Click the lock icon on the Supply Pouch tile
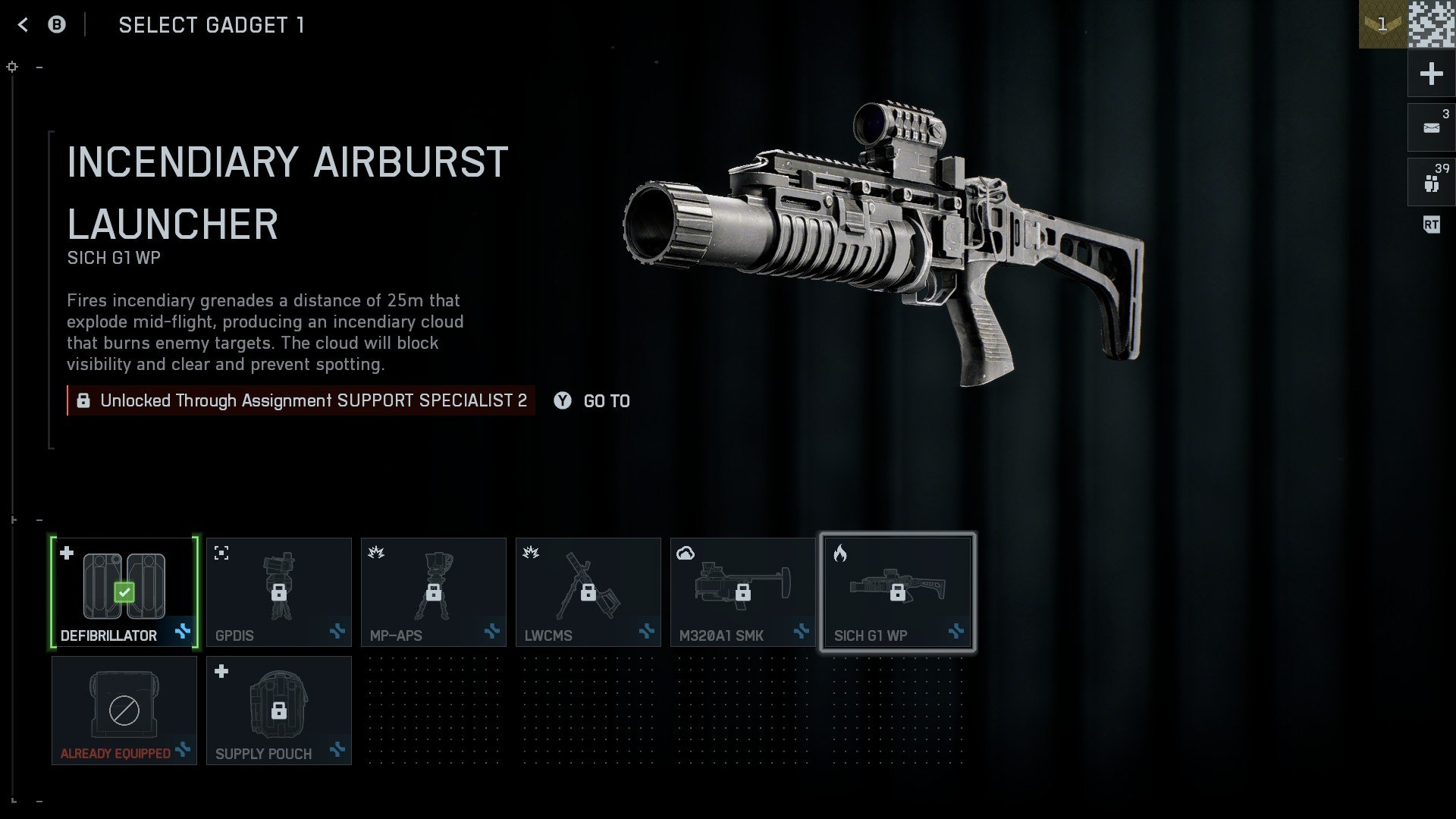This screenshot has height=819, width=1456. point(281,710)
